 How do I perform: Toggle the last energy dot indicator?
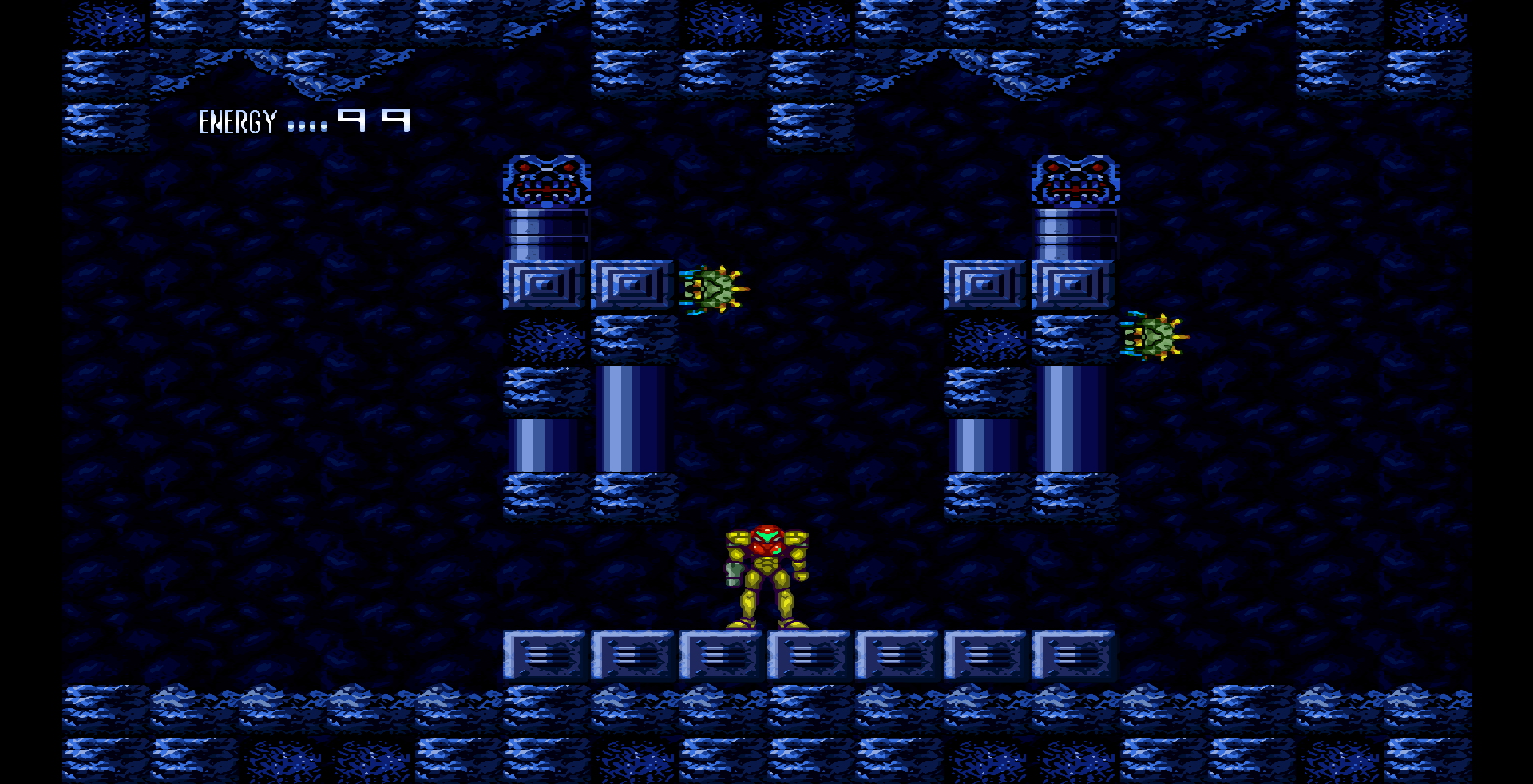[x=324, y=126]
